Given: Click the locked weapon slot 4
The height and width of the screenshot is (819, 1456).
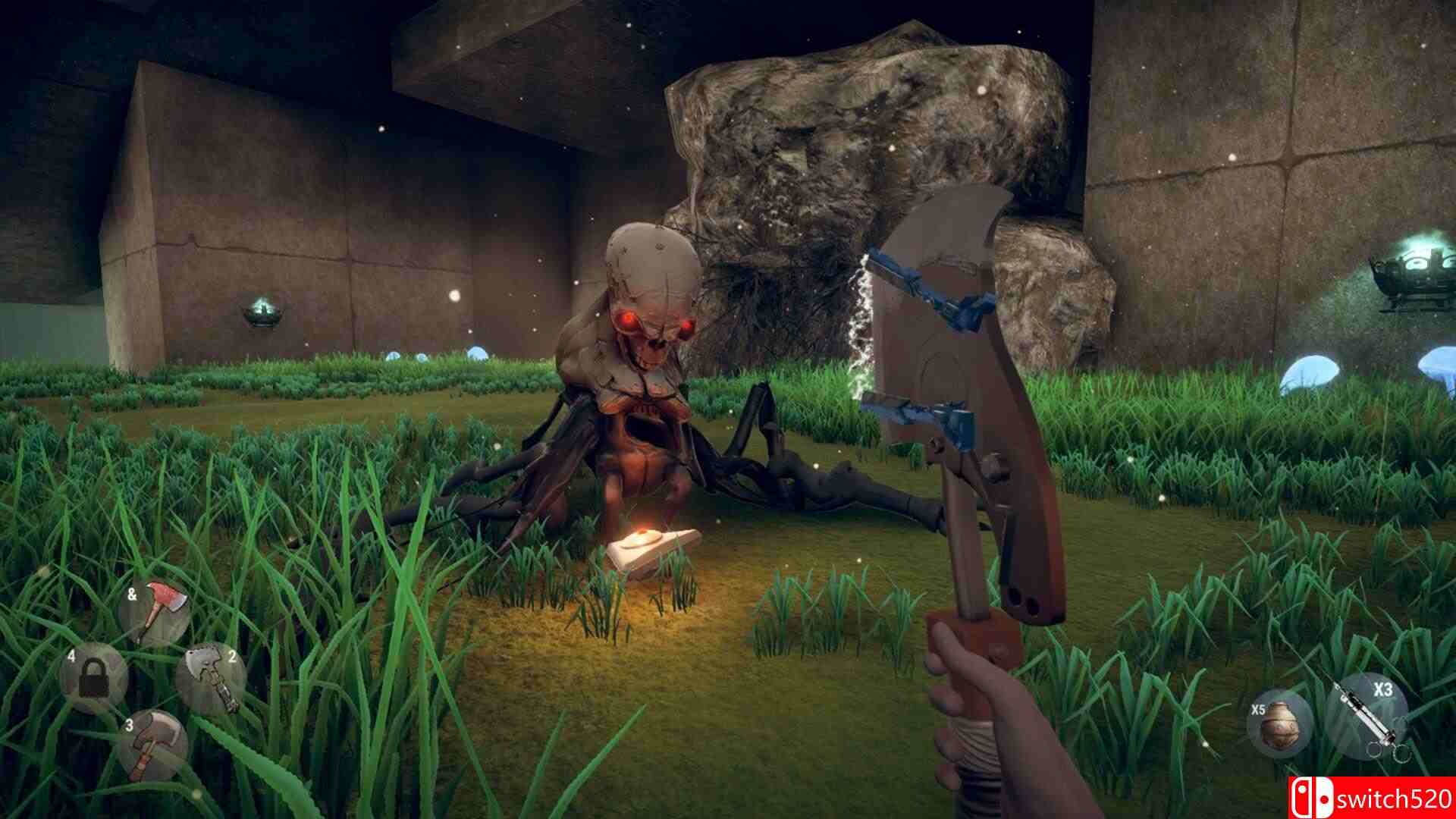Looking at the screenshot, I should point(95,677).
